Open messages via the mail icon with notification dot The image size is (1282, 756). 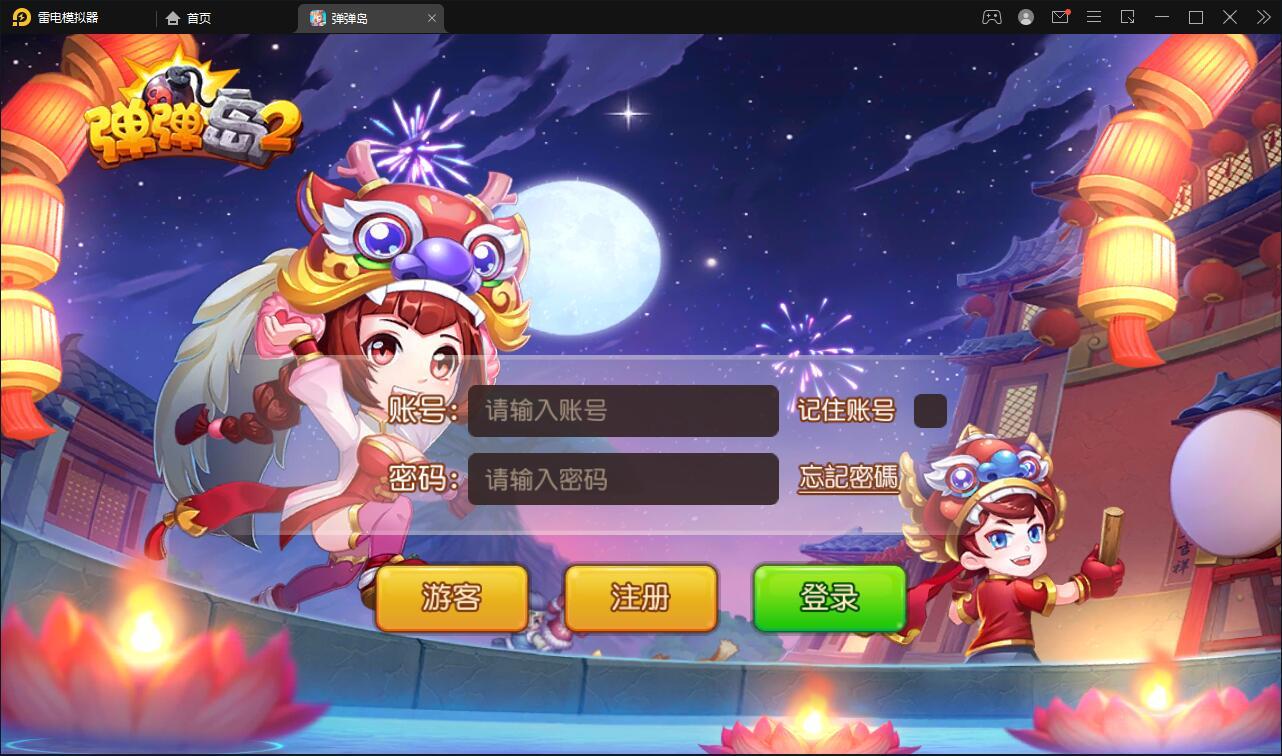pyautogui.click(x=1061, y=17)
